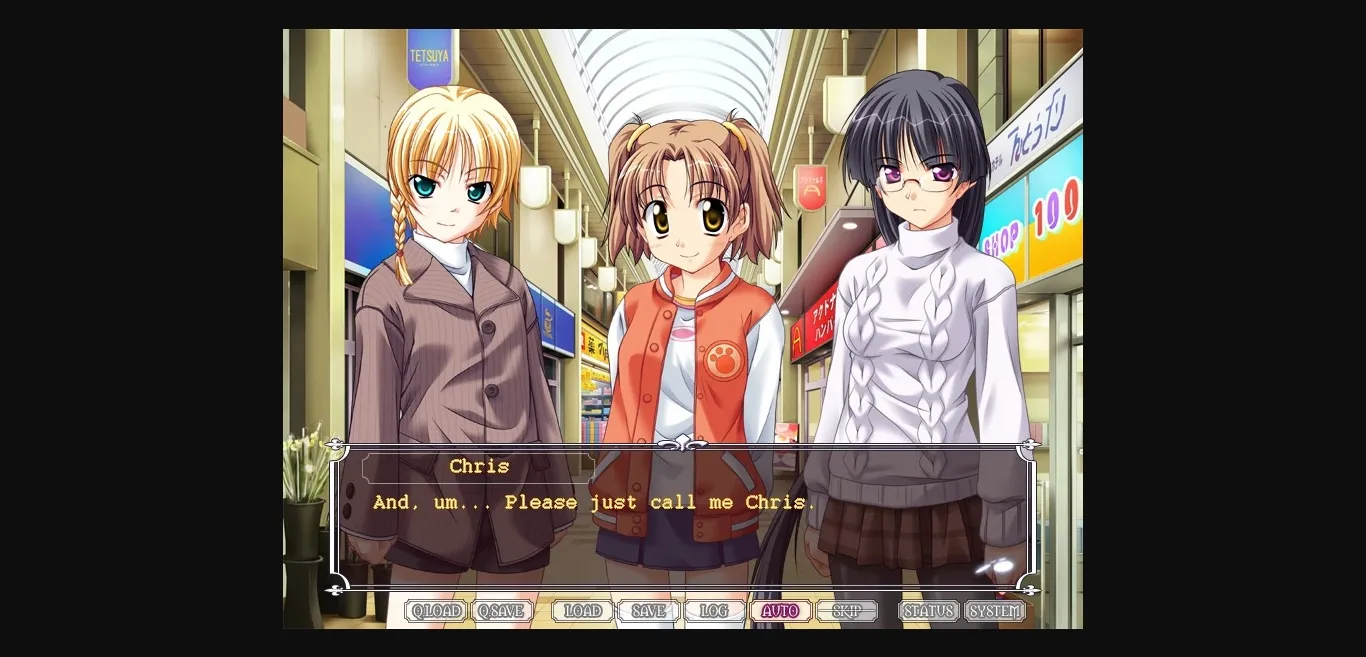Image resolution: width=1366 pixels, height=657 pixels.
Task: Open the STATUS screen
Action: coord(928,611)
